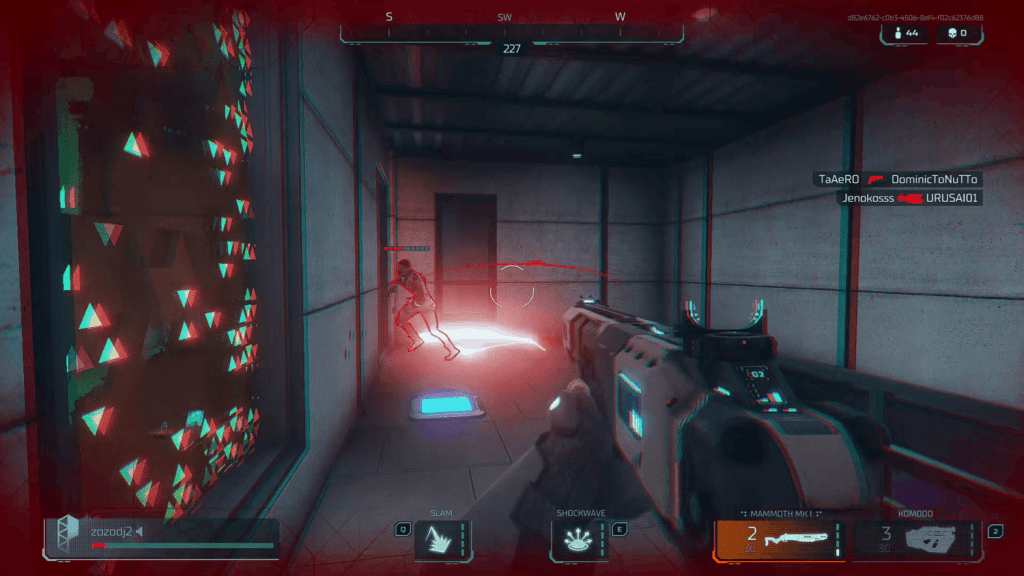This screenshot has height=576, width=1024.
Task: Select the Jenokosss kill feed entry
Action: (910, 198)
